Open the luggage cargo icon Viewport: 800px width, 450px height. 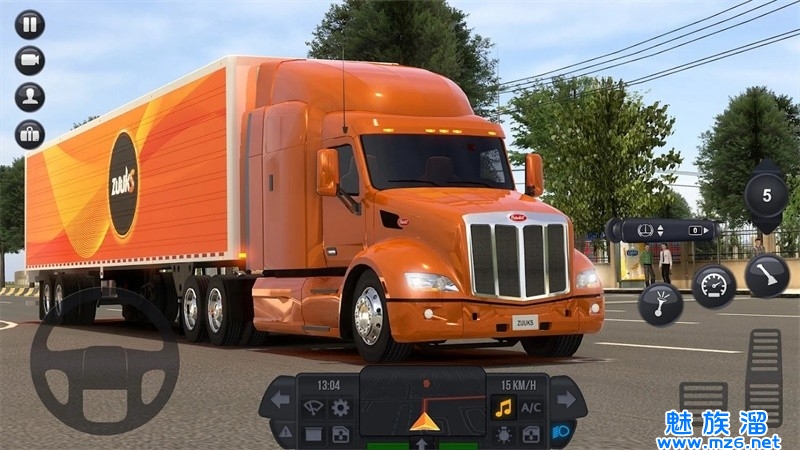(x=29, y=134)
